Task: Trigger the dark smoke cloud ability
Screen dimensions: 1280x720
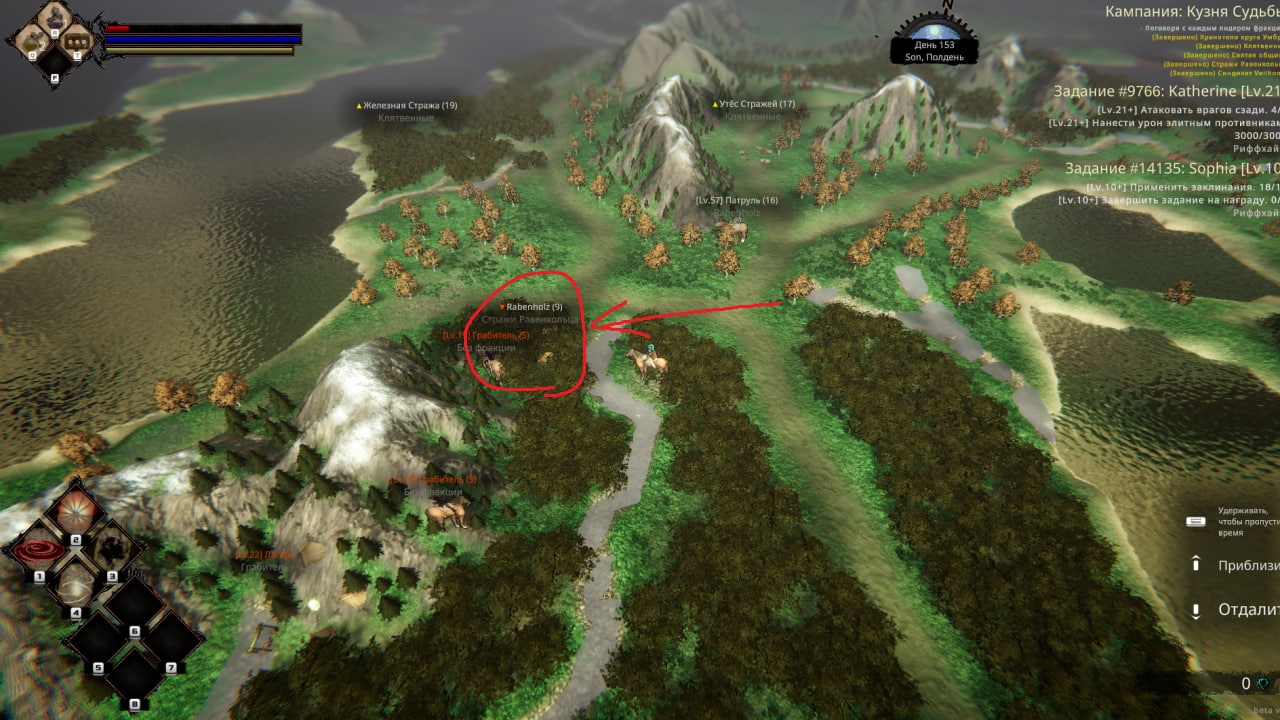Action: 110,551
